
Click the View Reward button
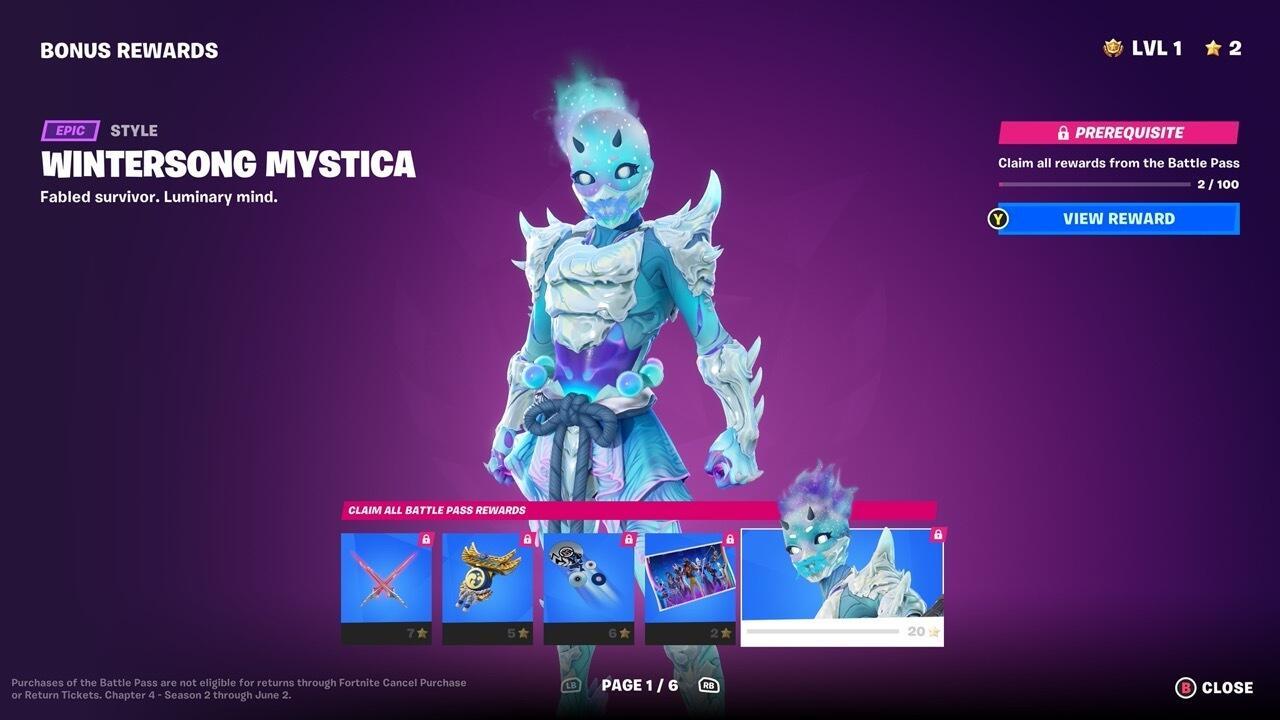(x=1117, y=218)
